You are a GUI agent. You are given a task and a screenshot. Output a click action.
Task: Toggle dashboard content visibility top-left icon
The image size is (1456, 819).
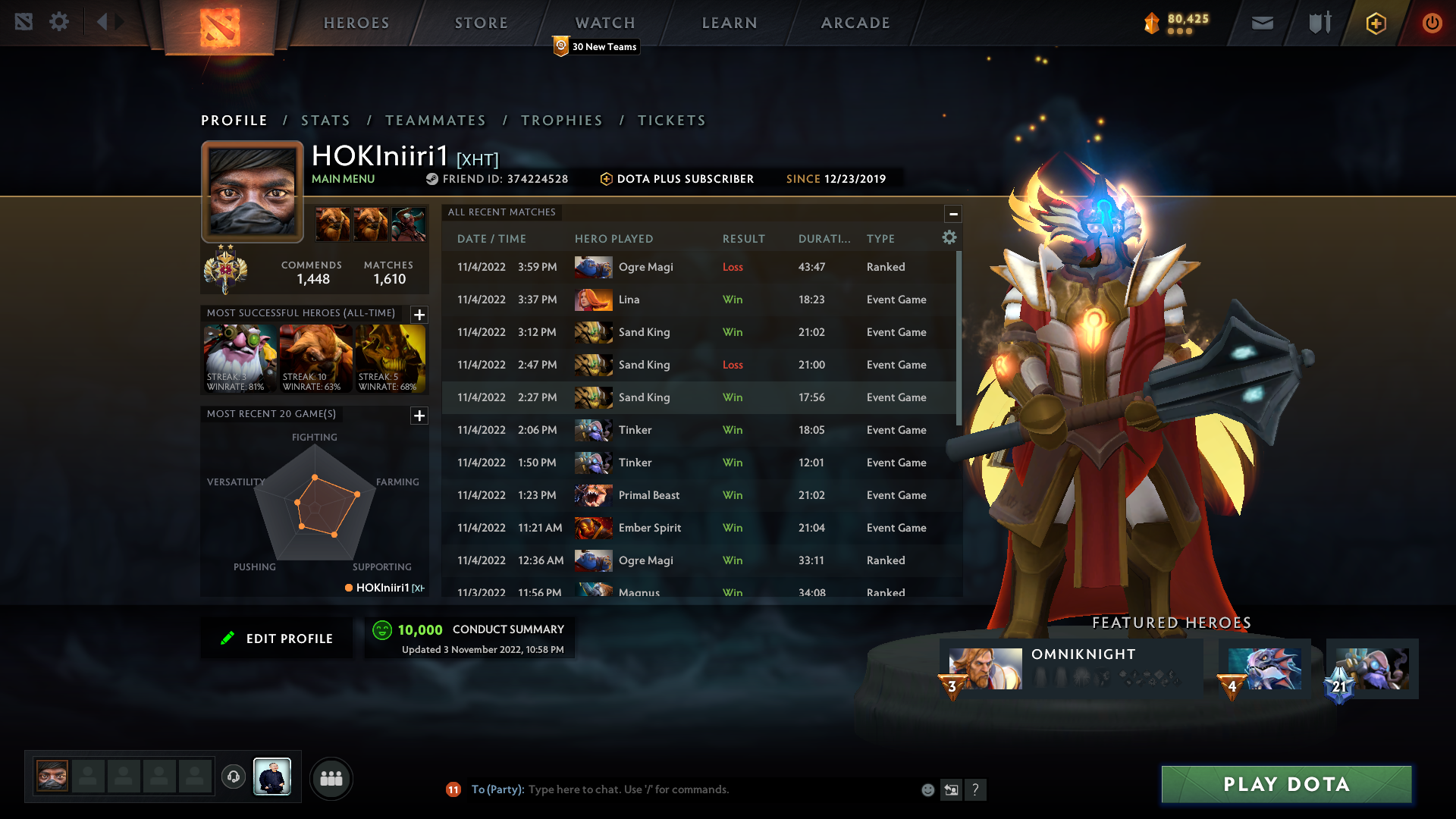(26, 22)
